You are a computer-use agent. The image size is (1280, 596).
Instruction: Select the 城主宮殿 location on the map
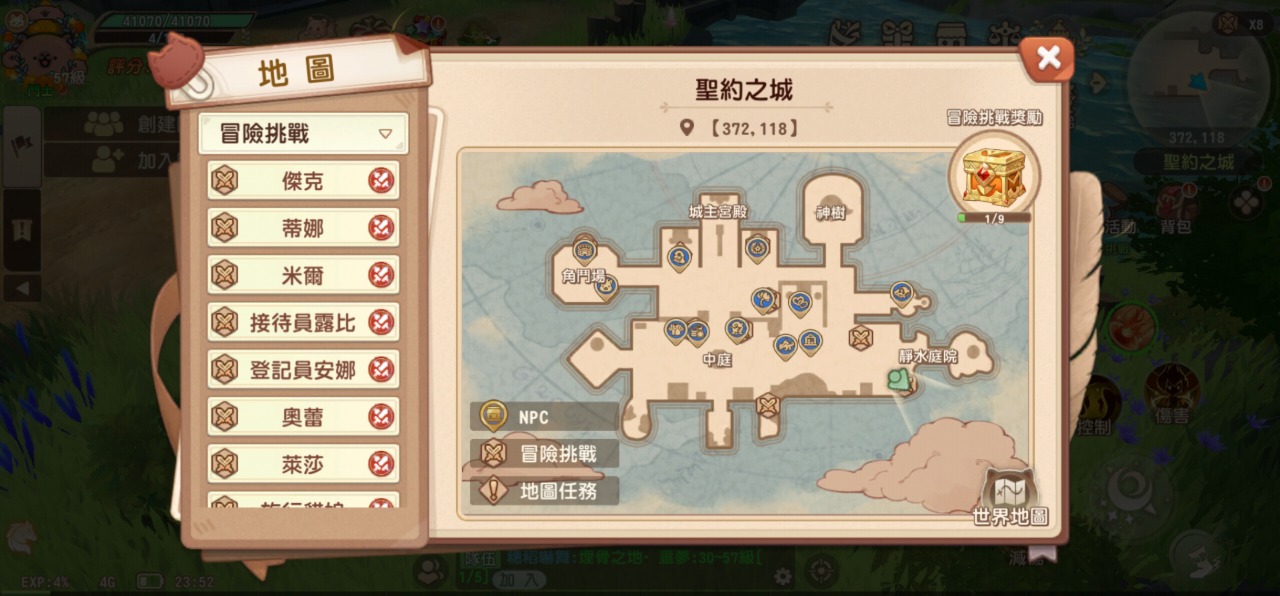718,212
